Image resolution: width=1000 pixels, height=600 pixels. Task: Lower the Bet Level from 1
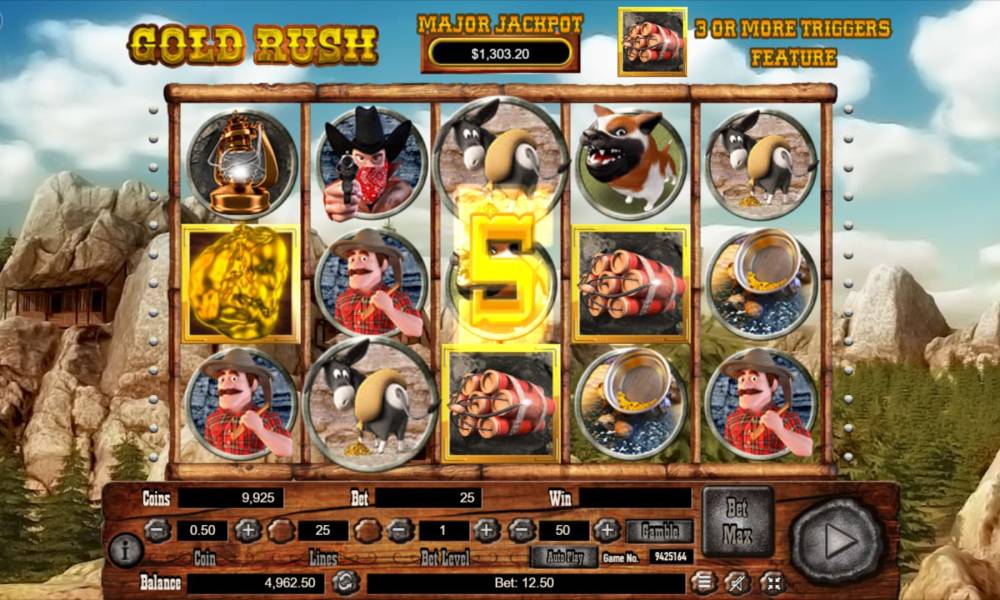click(400, 531)
